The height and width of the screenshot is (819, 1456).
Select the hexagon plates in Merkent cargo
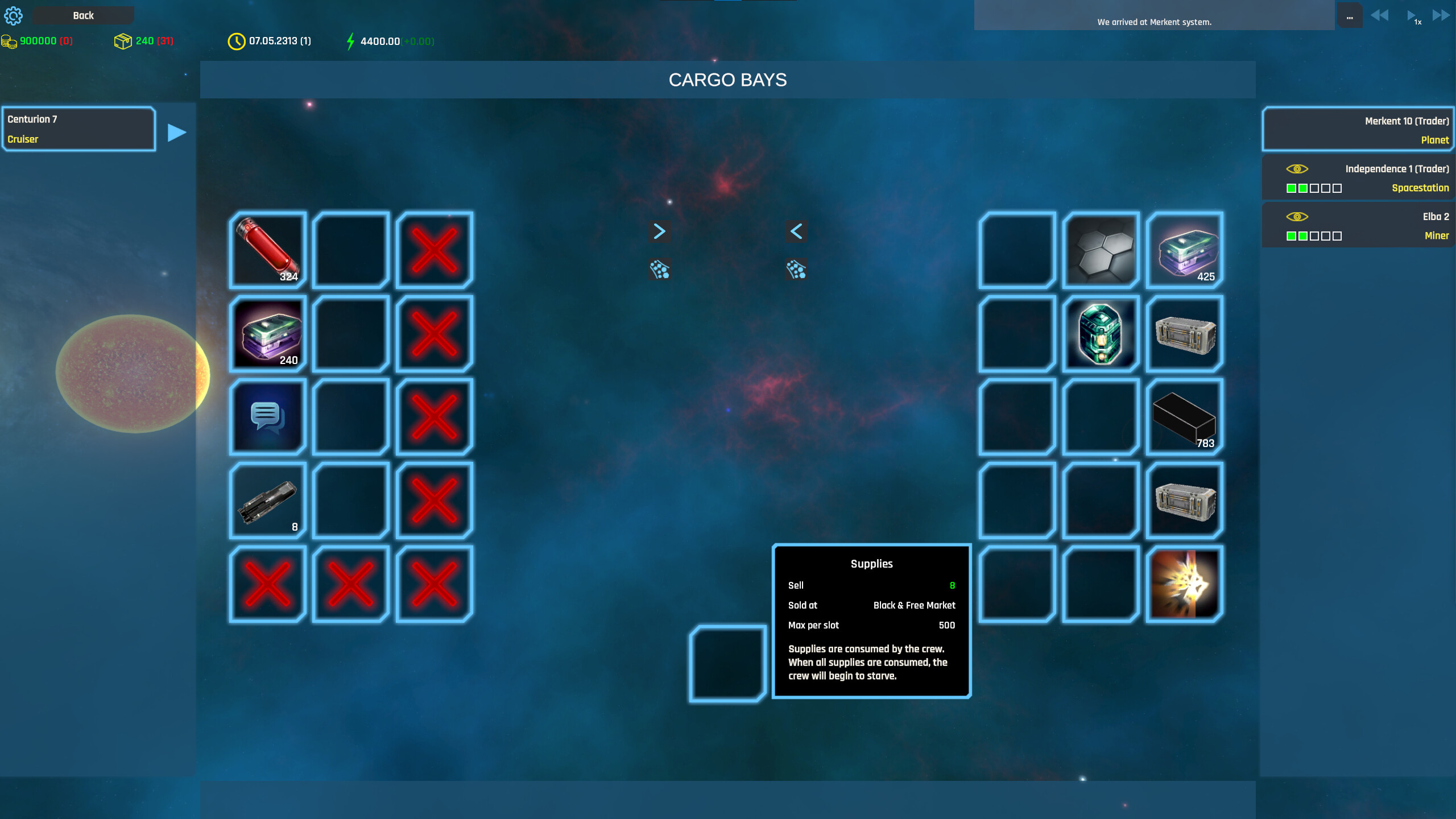1100,250
